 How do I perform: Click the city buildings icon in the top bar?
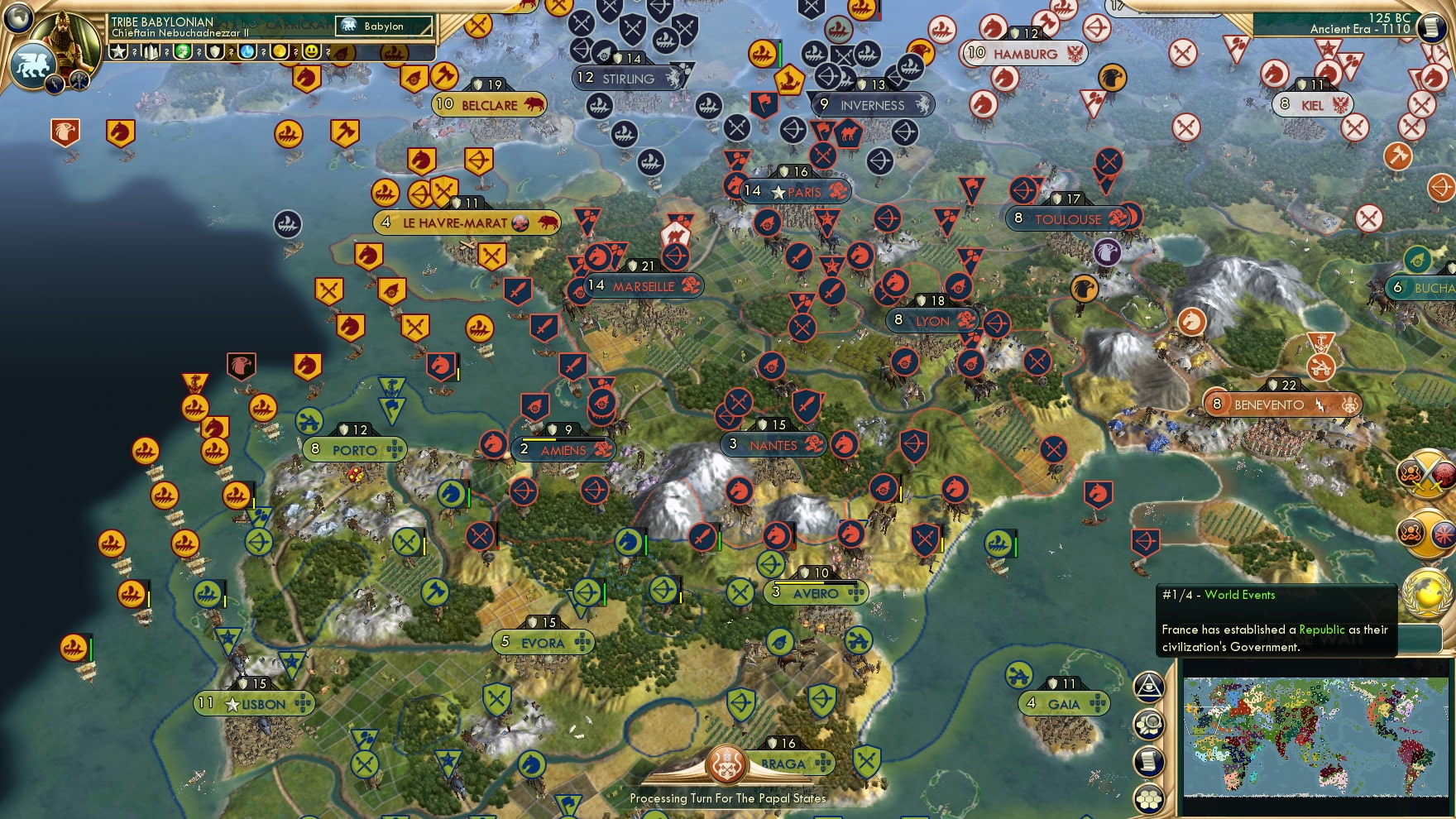click(x=149, y=51)
